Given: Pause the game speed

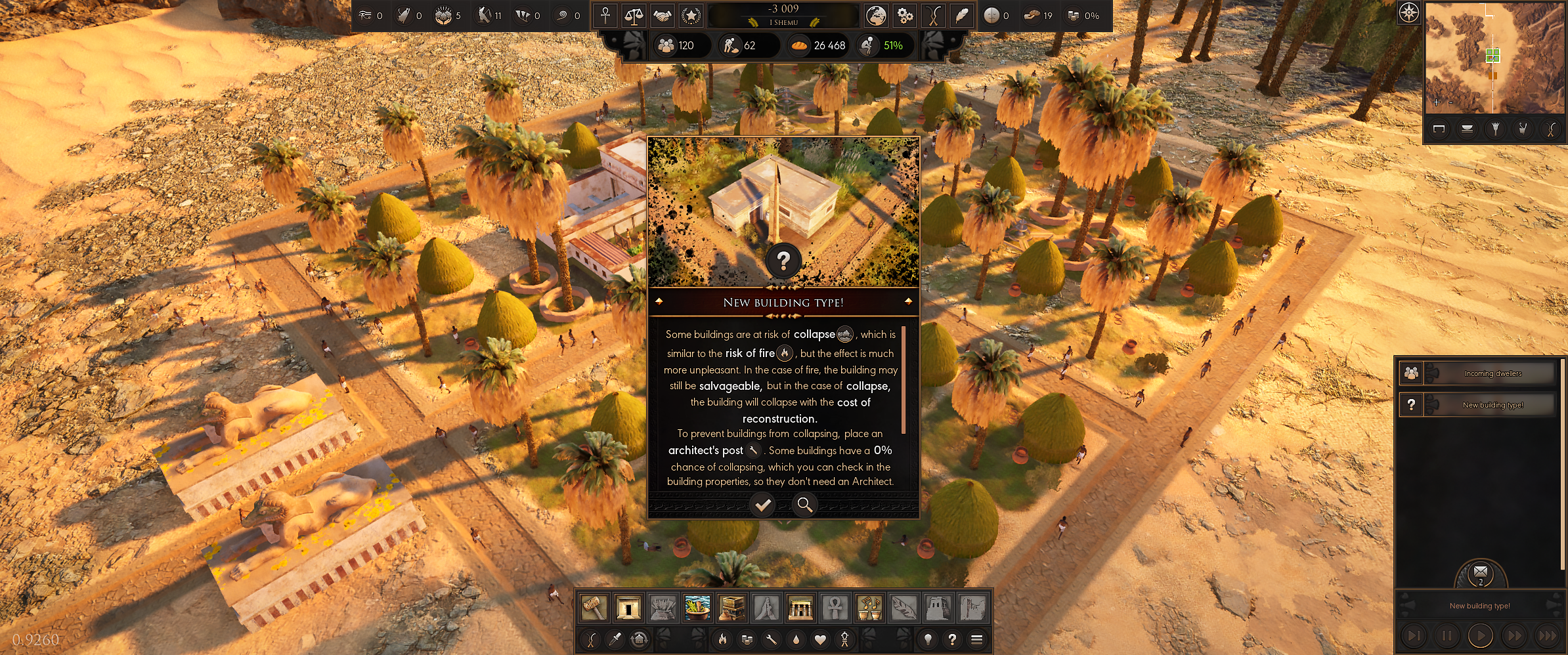Looking at the screenshot, I should pyautogui.click(x=1447, y=635).
